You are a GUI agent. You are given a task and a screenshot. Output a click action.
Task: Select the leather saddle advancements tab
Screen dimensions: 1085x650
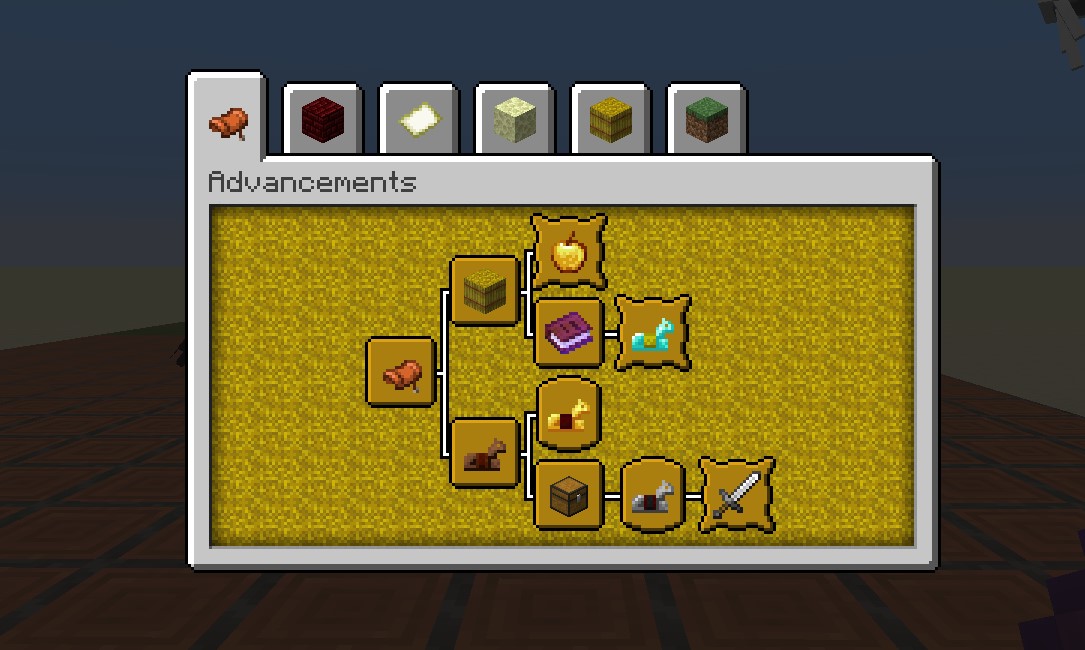tap(227, 122)
